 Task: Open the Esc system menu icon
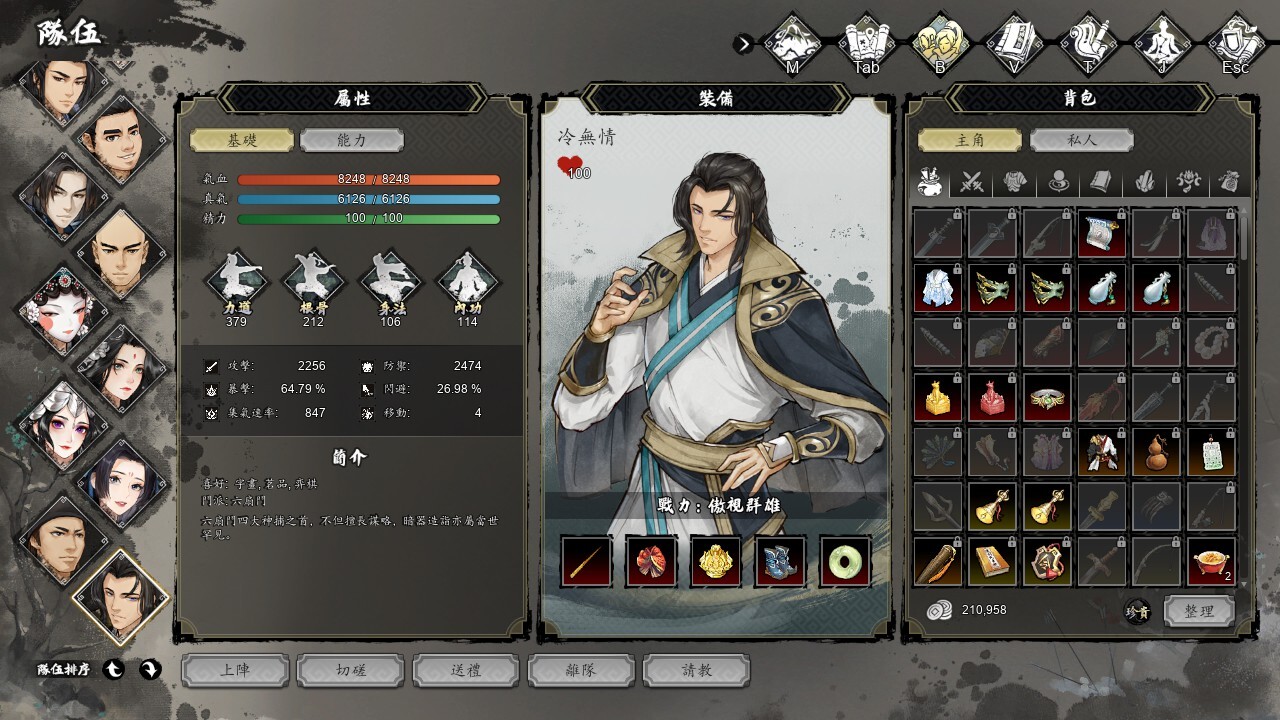[1236, 44]
